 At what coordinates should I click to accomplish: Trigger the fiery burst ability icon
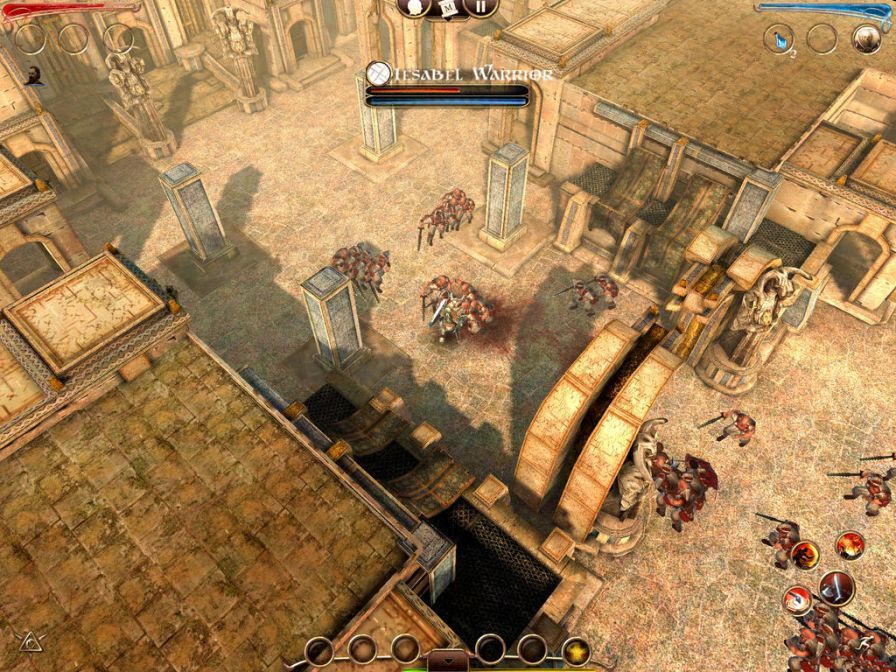[850, 545]
